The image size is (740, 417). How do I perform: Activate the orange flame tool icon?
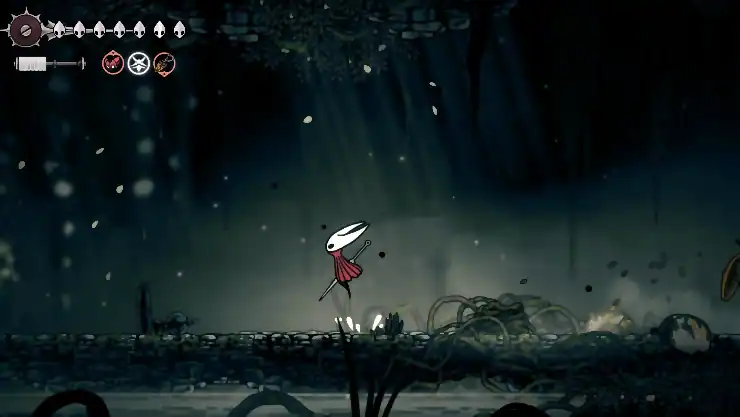click(164, 64)
